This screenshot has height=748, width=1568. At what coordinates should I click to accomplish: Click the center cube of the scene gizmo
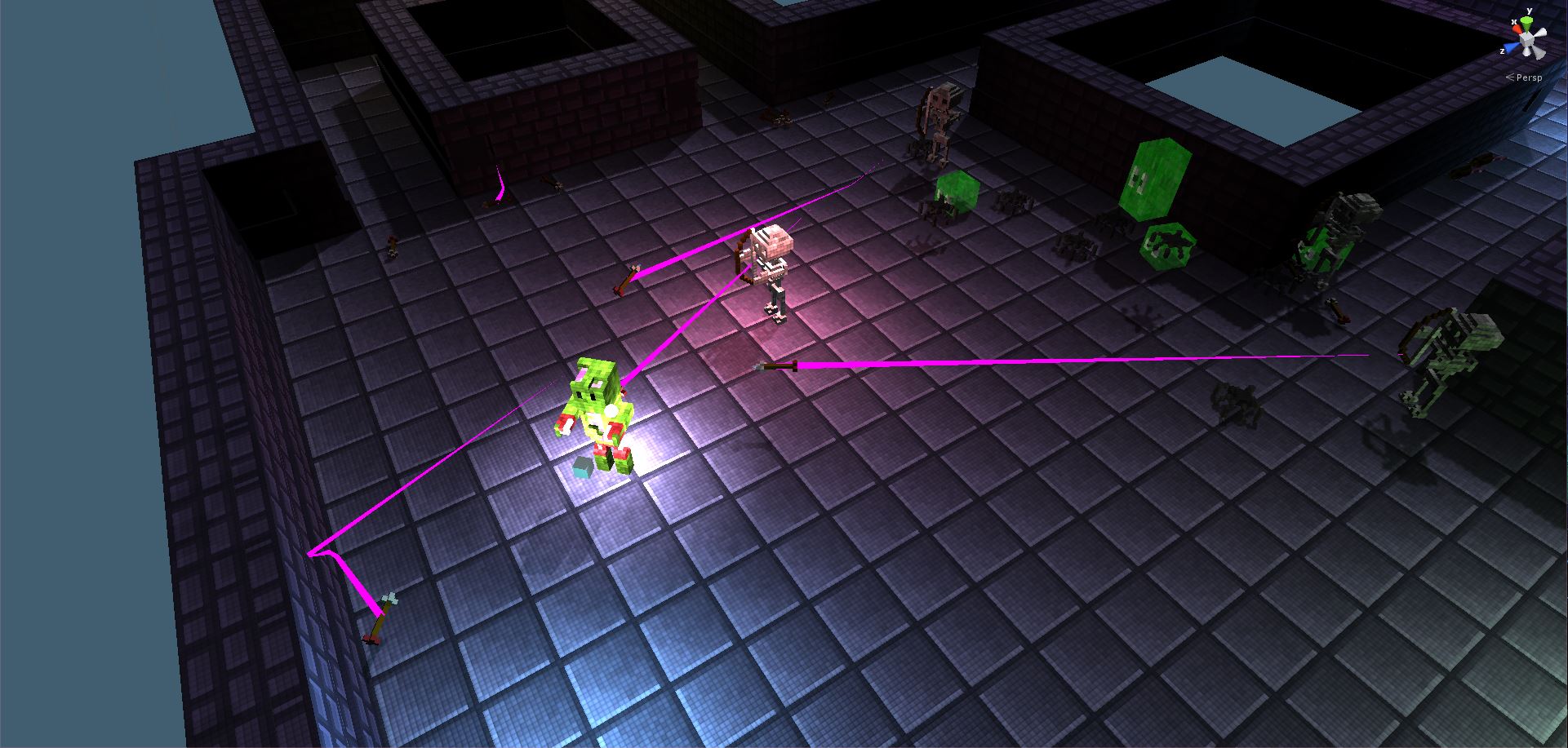(1526, 41)
